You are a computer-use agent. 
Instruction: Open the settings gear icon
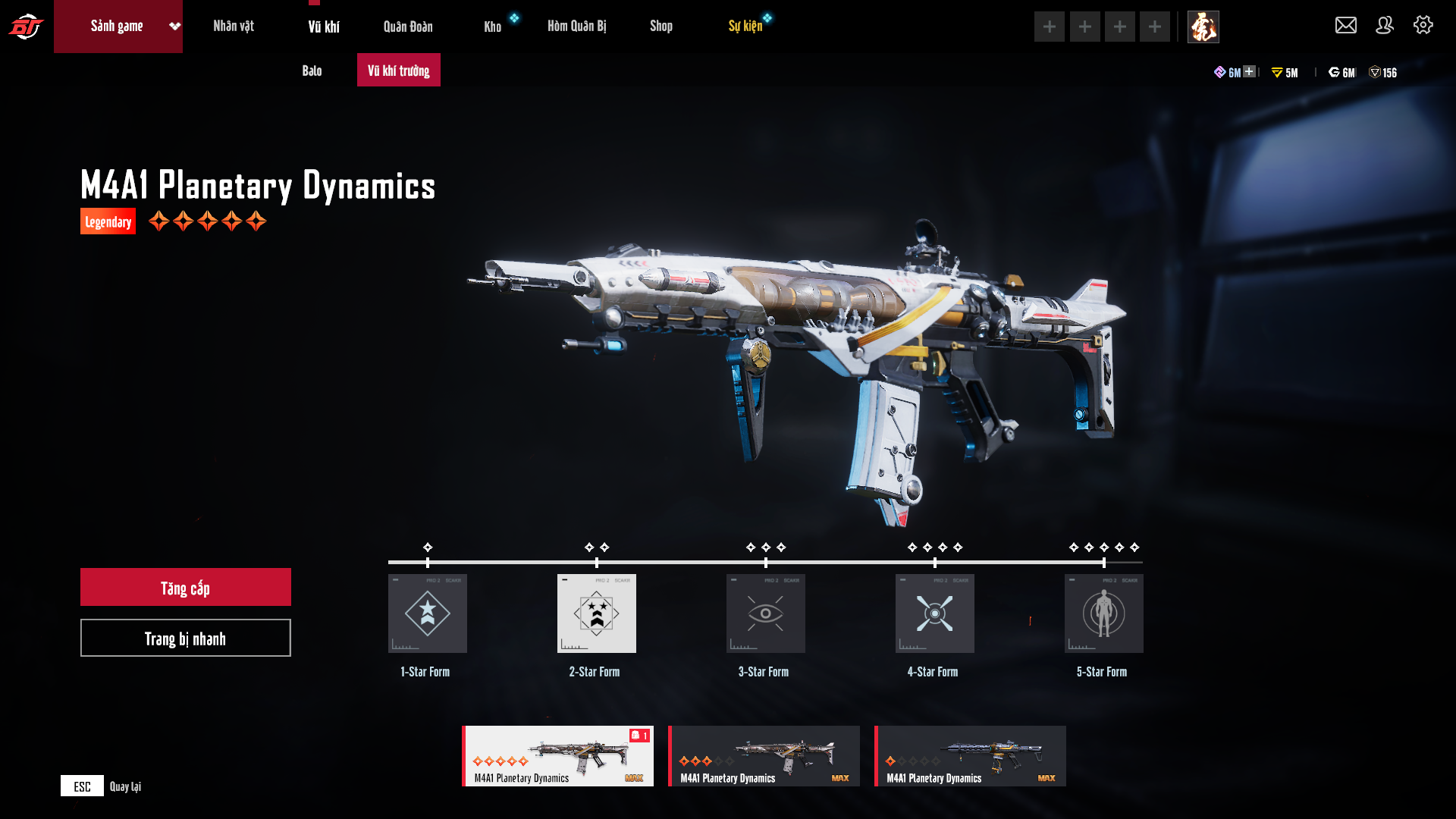[1423, 26]
